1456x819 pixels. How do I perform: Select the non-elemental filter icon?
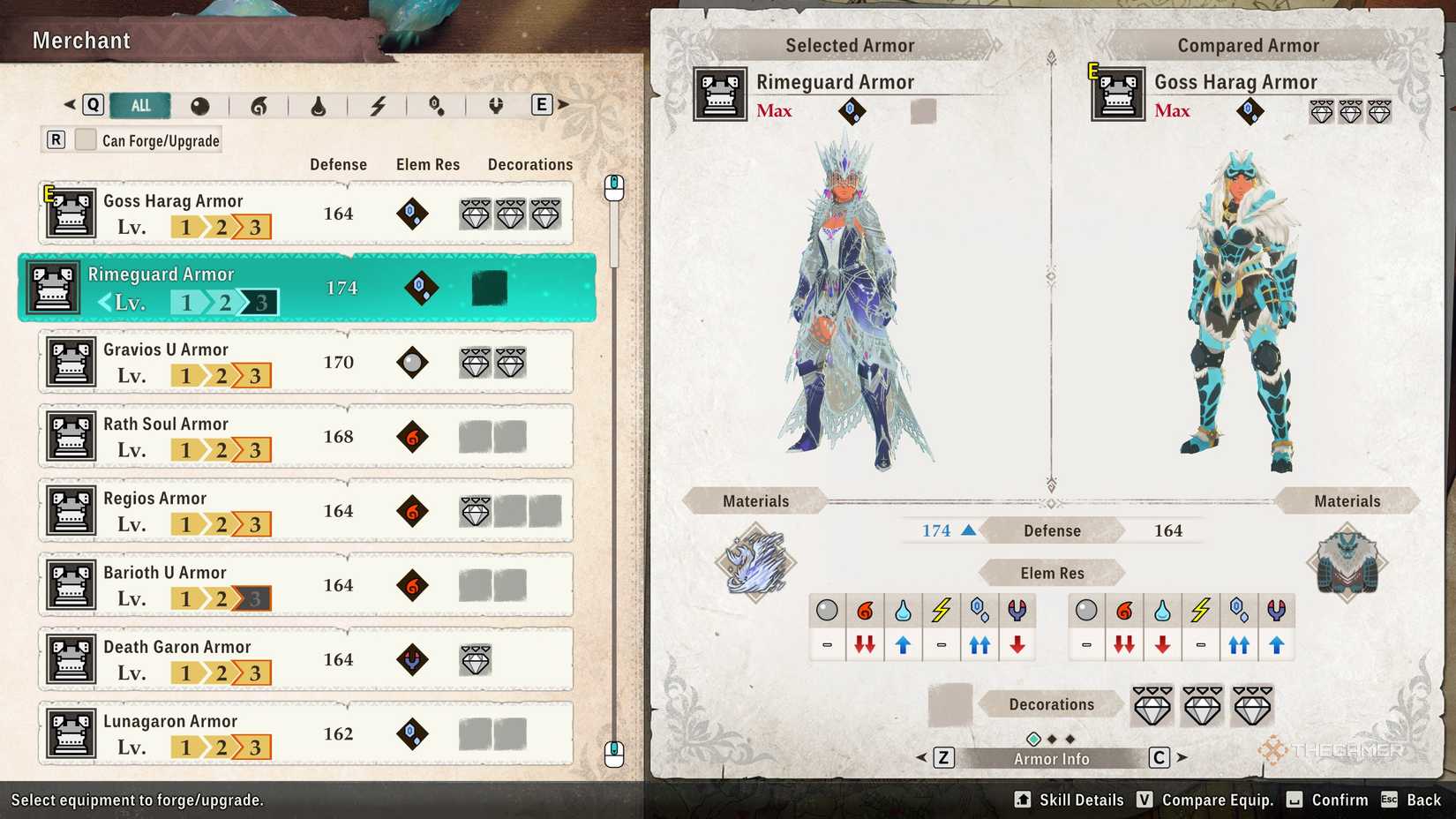click(x=201, y=107)
